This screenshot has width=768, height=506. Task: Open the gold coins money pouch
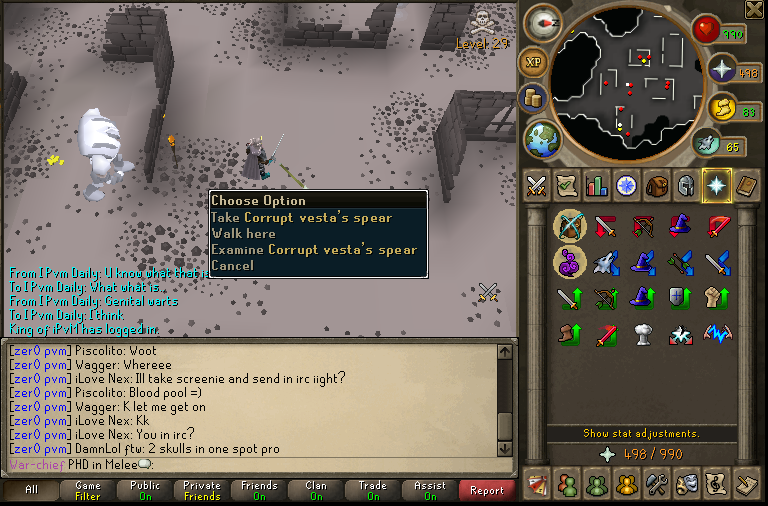coord(533,98)
